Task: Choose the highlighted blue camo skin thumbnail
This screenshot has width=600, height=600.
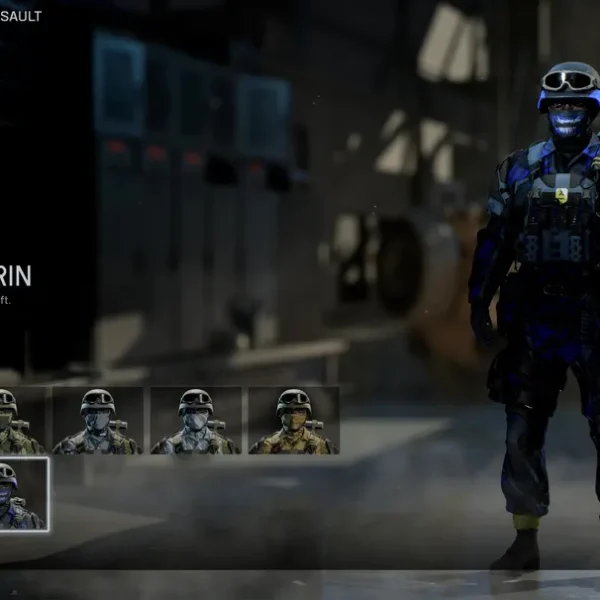Action: (x=20, y=494)
